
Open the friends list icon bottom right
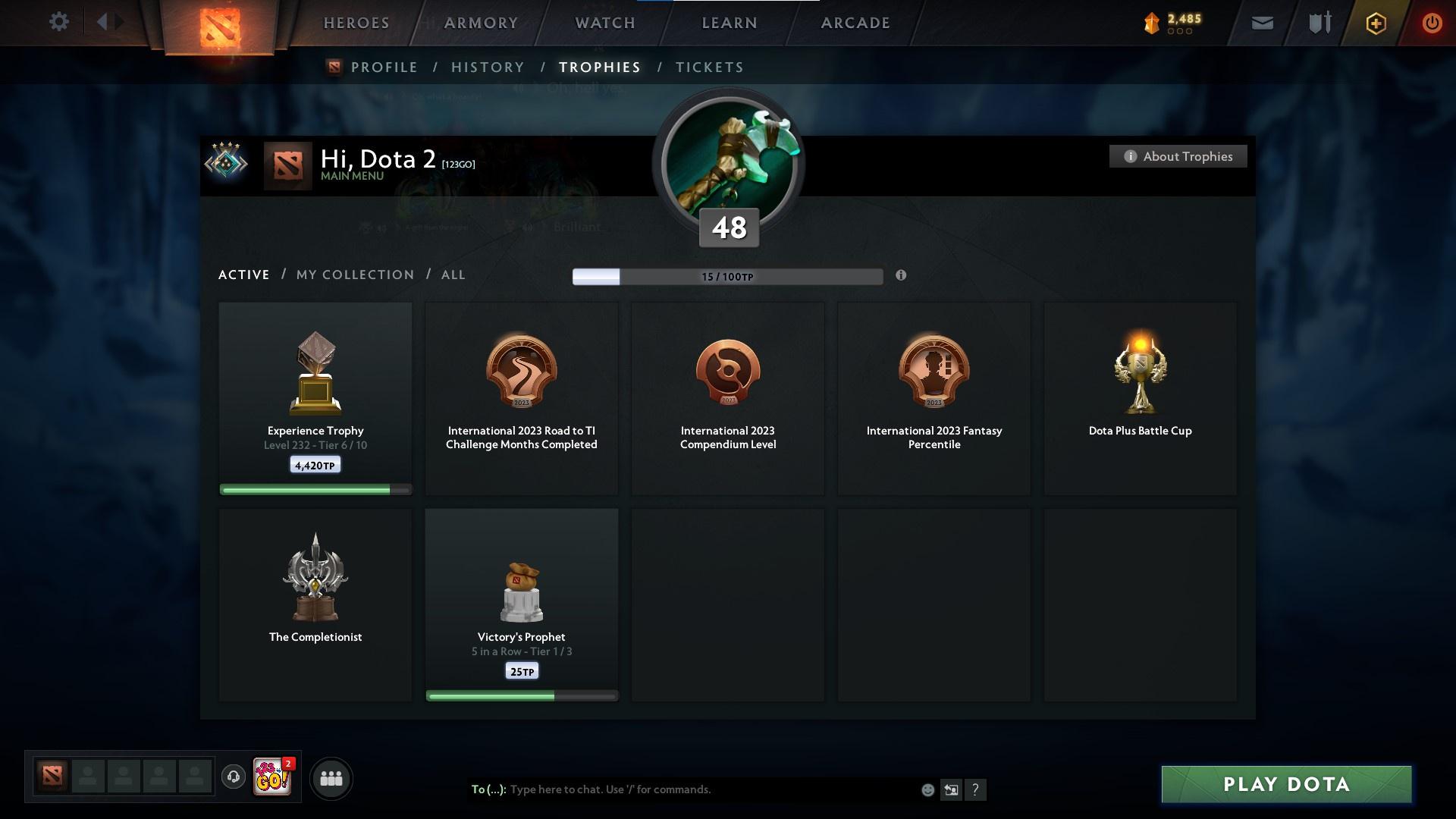tap(331, 777)
